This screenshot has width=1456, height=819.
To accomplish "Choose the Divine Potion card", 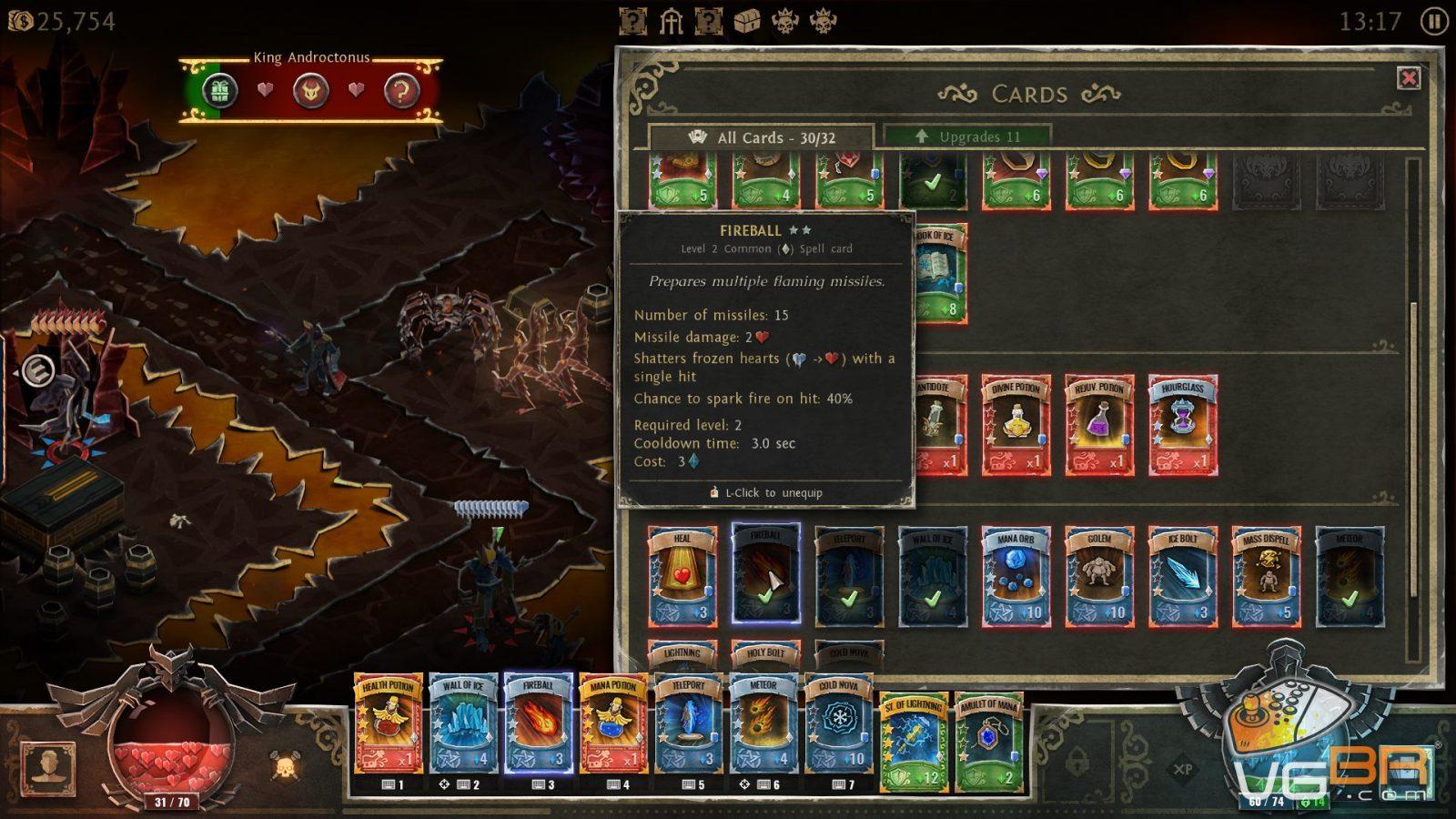I will (1016, 425).
